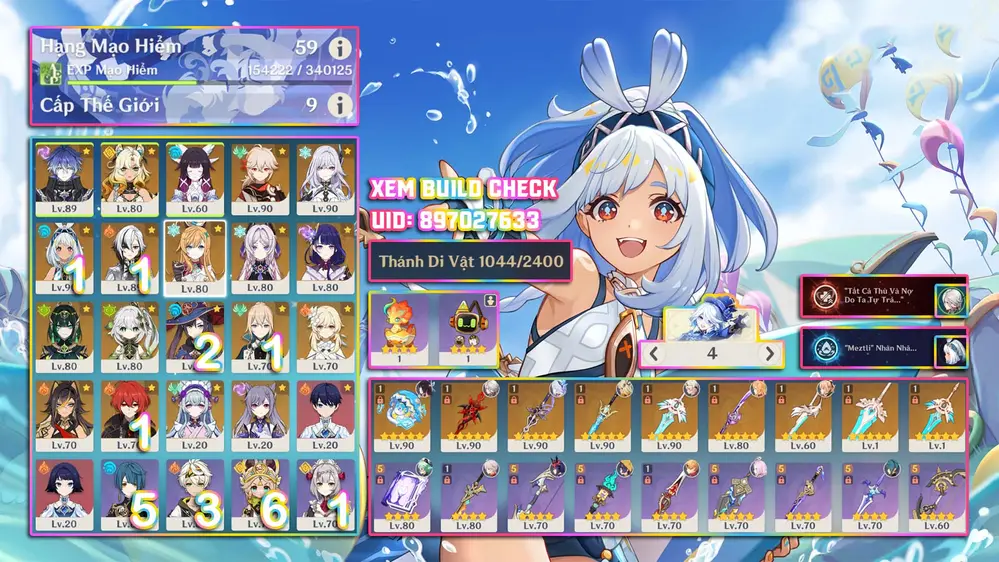
Task: Choose the crimson red polearm weapon slot
Action: (468, 416)
